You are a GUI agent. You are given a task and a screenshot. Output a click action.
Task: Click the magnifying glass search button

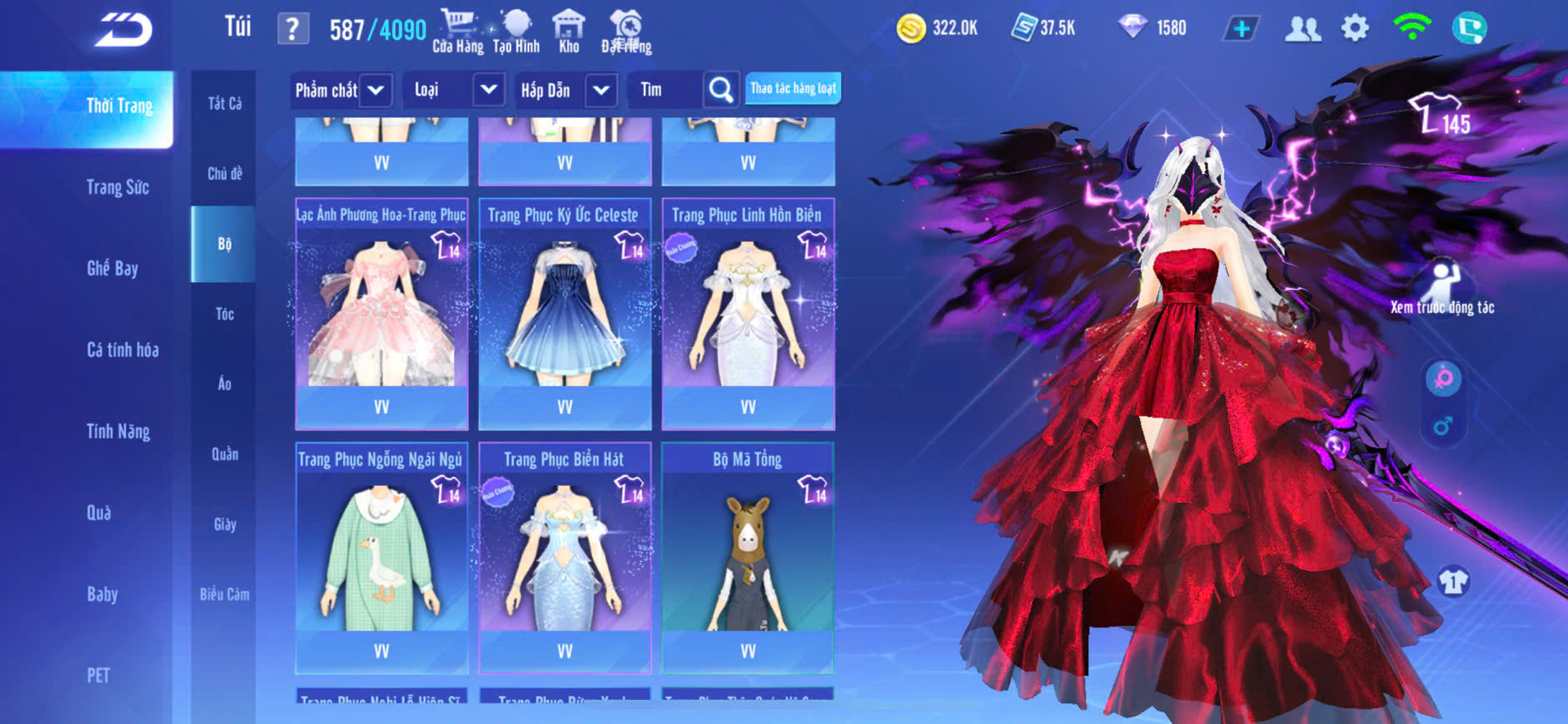[x=720, y=90]
